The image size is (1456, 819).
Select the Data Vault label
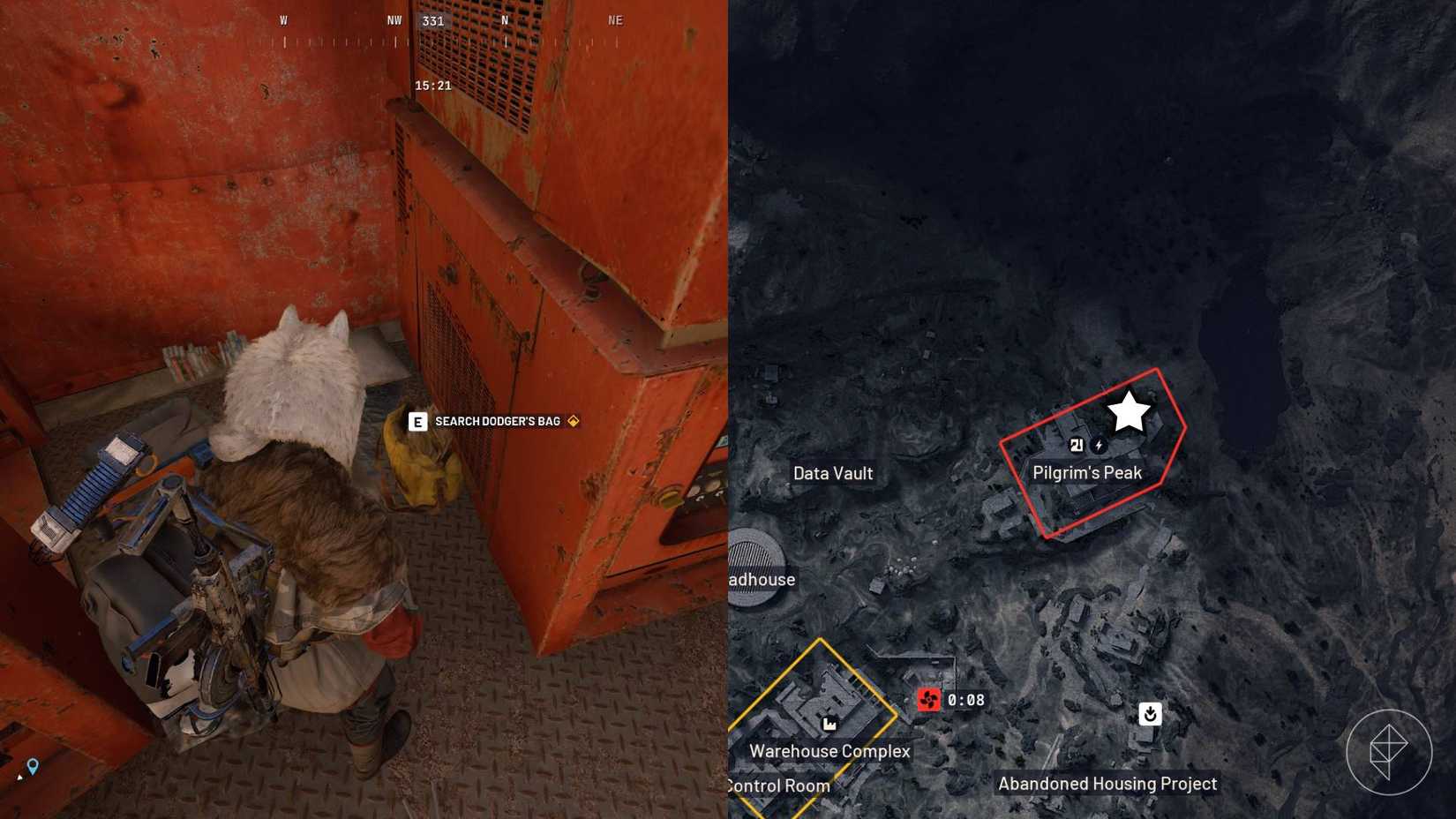pos(832,474)
